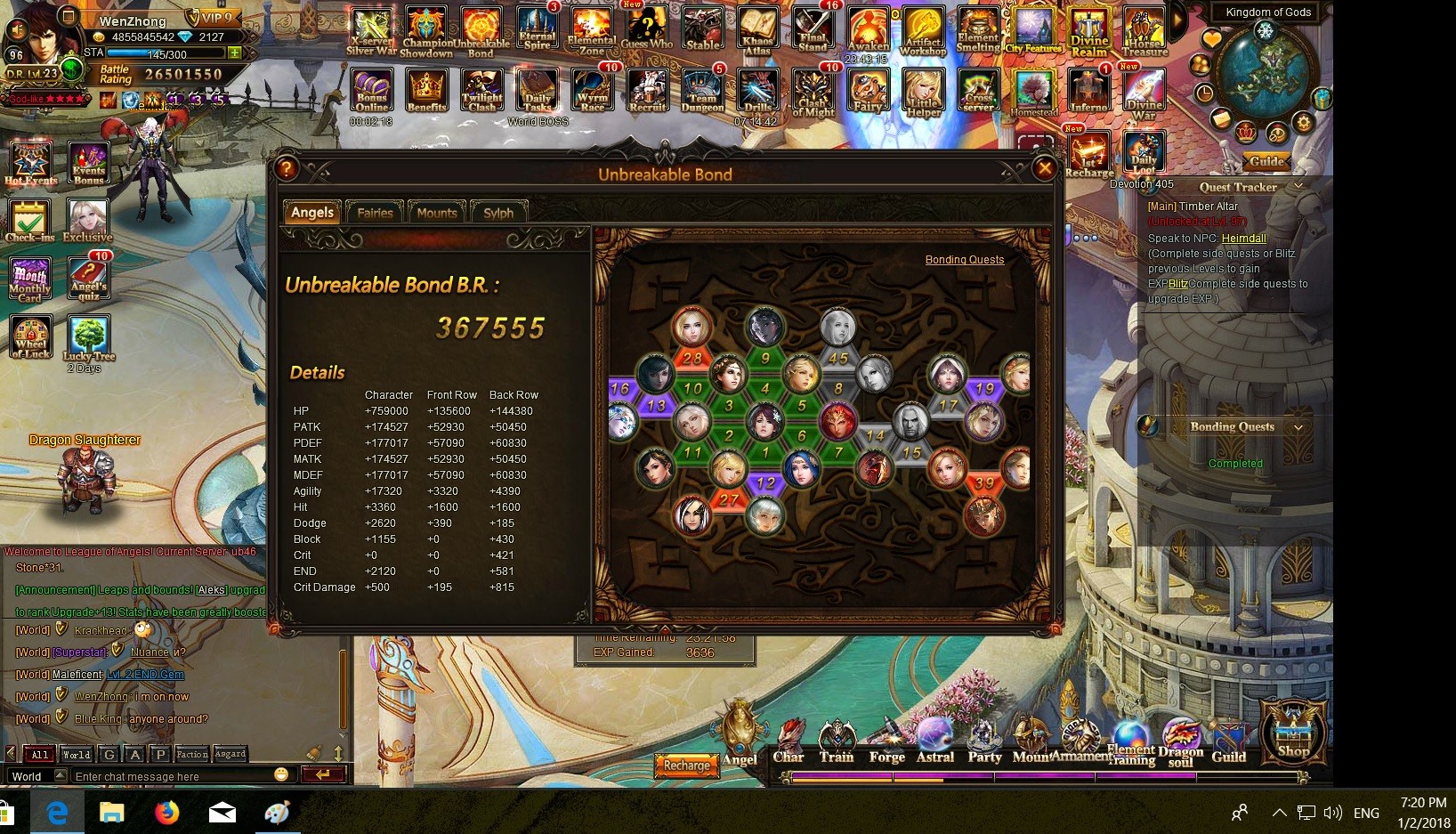Image resolution: width=1456 pixels, height=834 pixels.
Task: Open Firefox from the Windows taskbar
Action: tap(166, 813)
